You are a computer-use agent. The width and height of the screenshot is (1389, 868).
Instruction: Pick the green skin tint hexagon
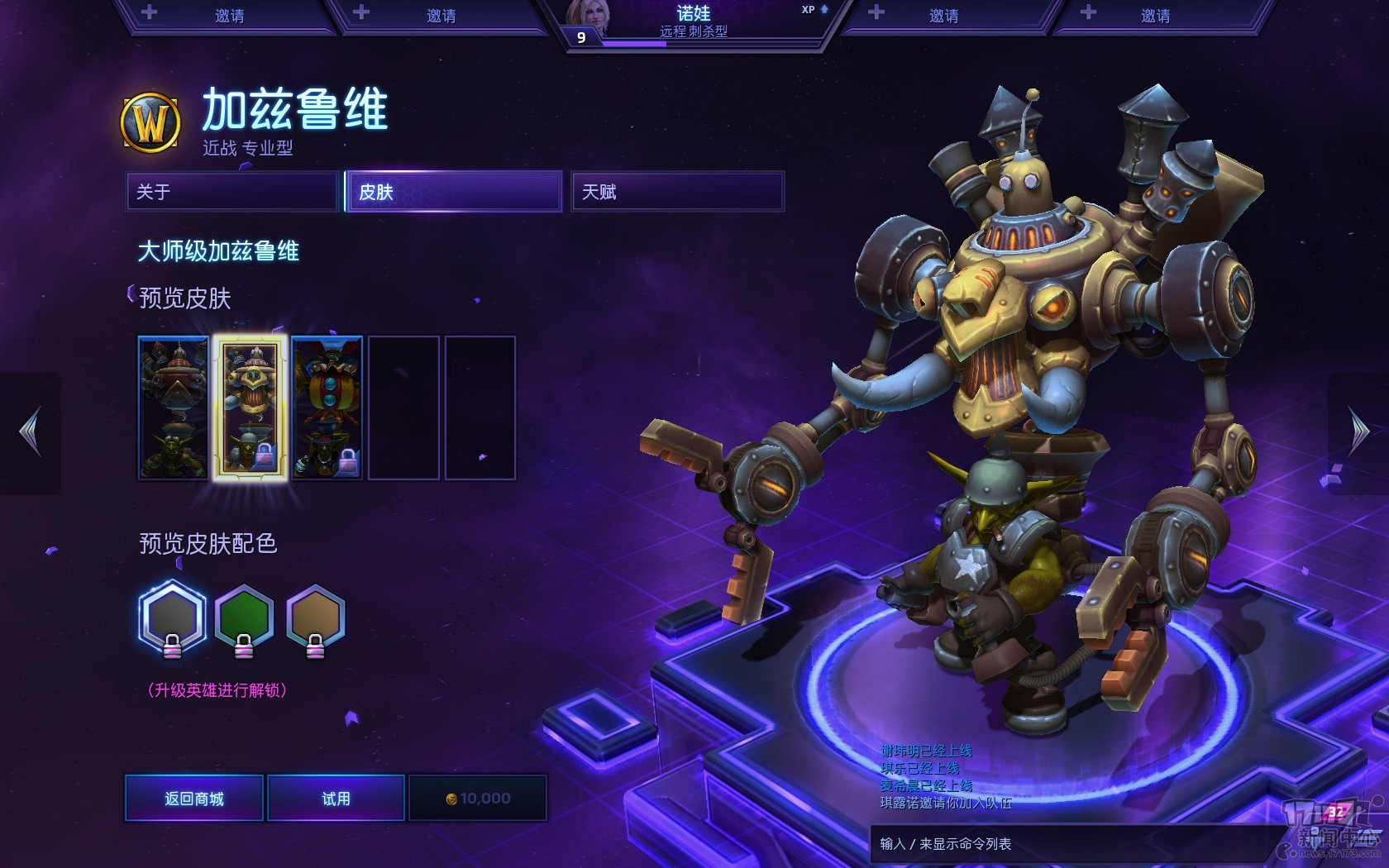tap(244, 618)
